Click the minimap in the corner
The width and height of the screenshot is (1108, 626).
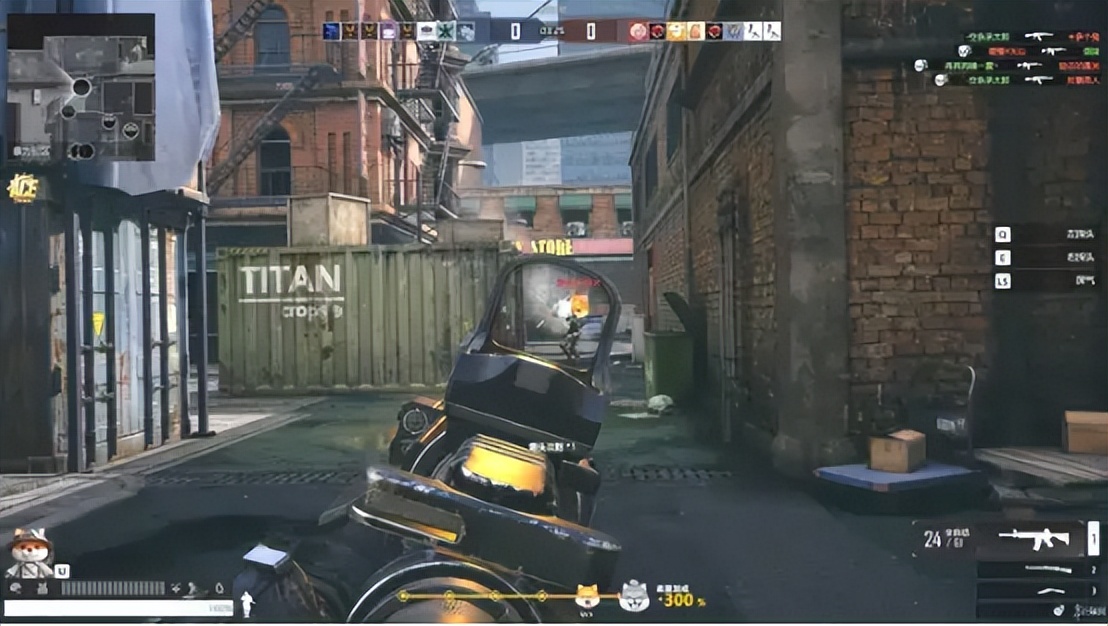click(81, 87)
